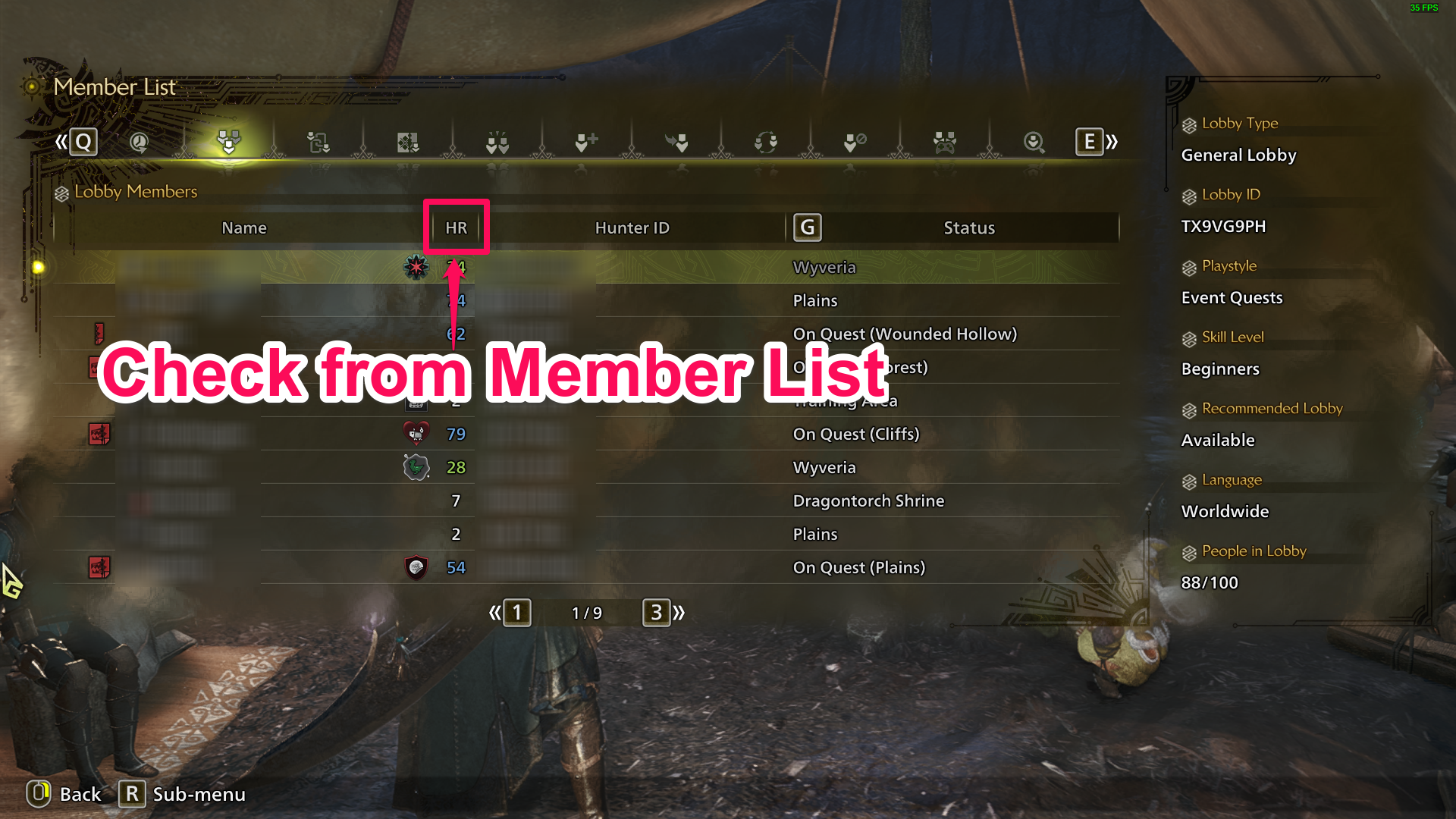Click the guild card panel icon

coord(408,142)
